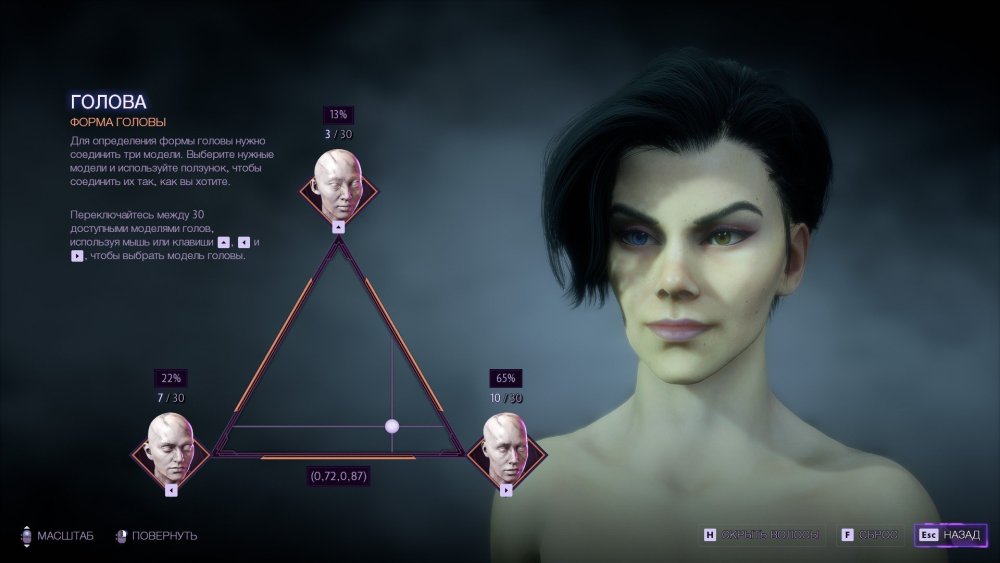Click the left arrow under bottom-left head

click(171, 490)
